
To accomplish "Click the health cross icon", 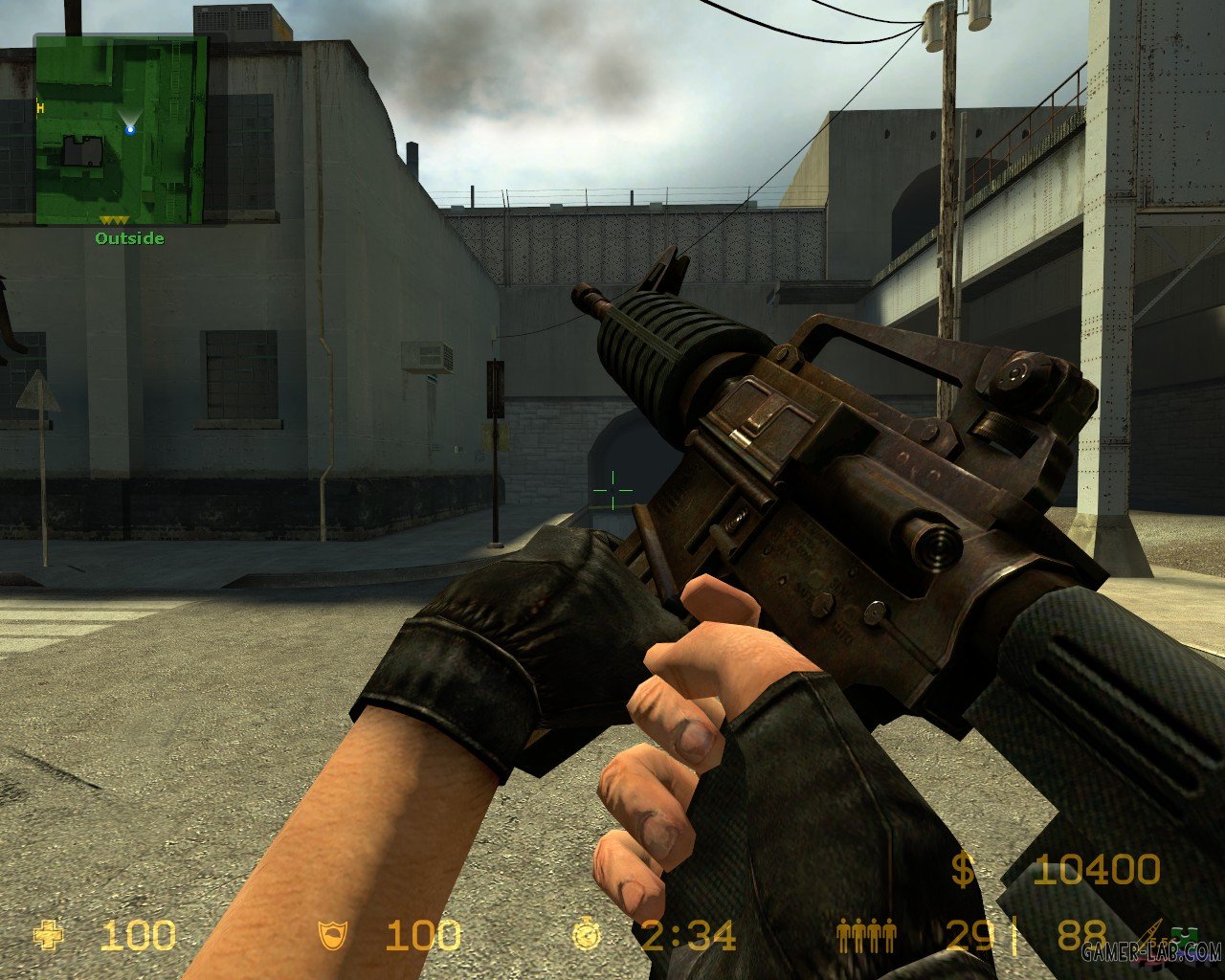I will point(48,935).
